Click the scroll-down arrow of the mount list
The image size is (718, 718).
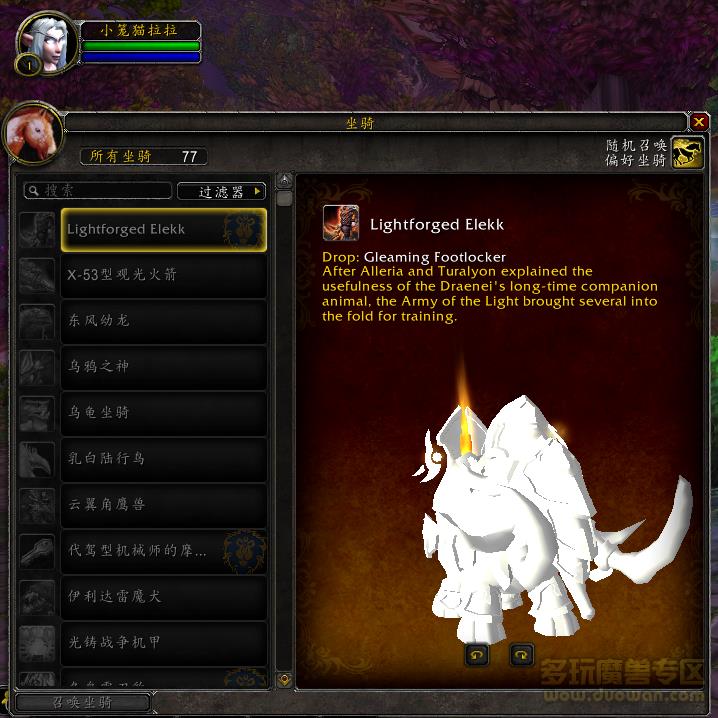[285, 680]
